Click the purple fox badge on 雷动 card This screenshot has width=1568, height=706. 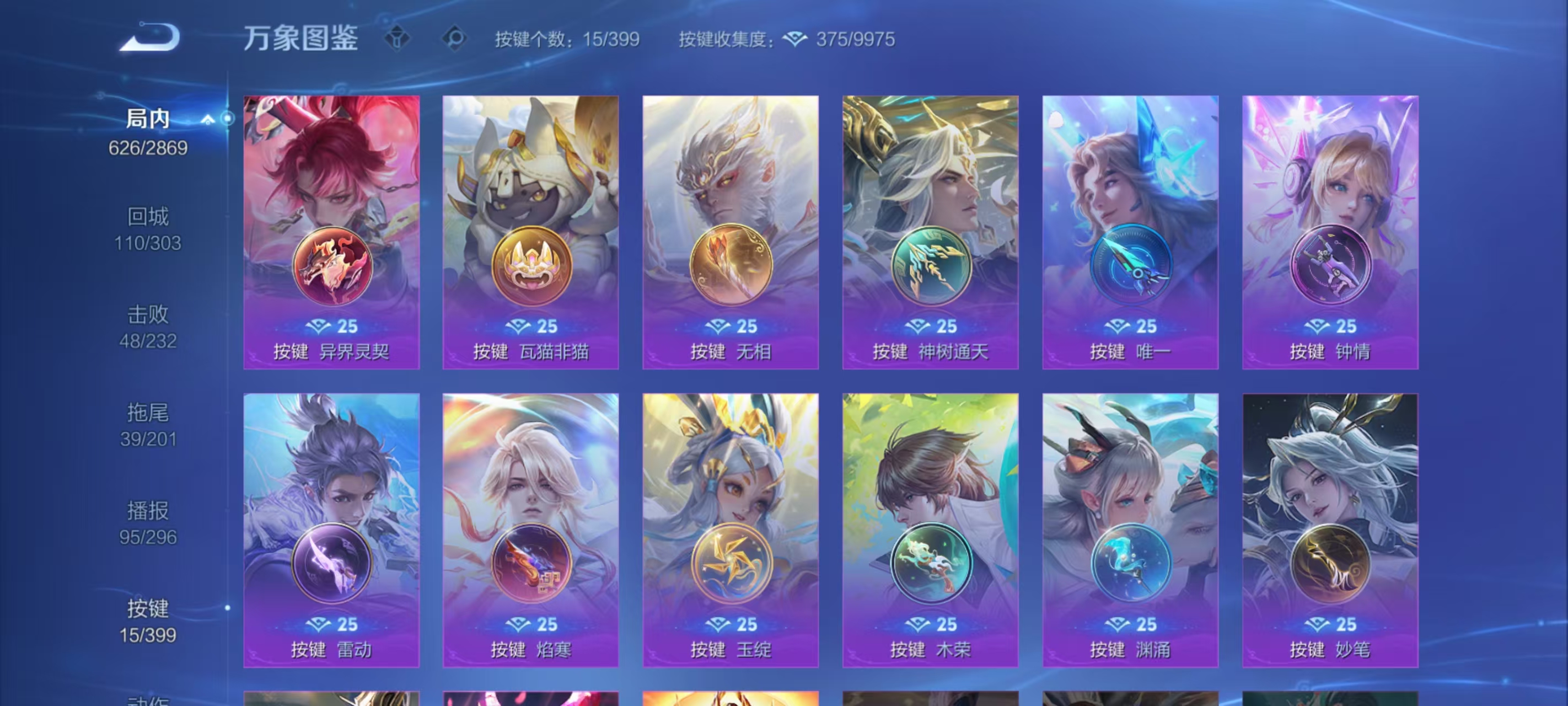tap(331, 564)
